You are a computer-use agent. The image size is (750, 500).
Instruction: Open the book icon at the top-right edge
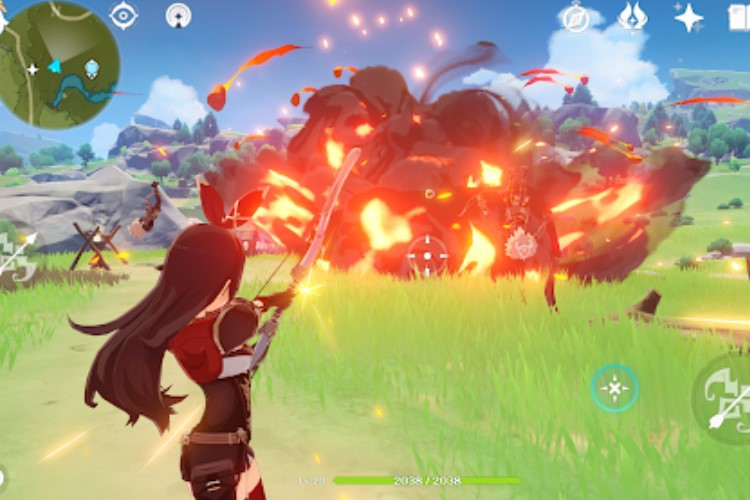pyautogui.click(x=739, y=16)
